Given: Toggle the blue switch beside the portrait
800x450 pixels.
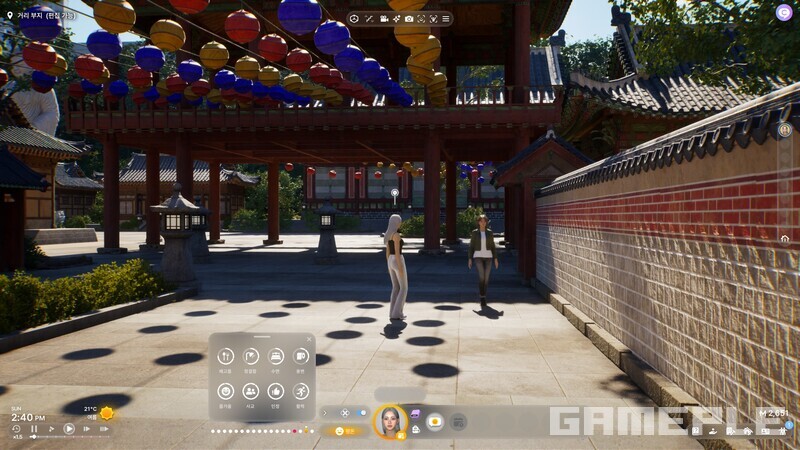Looking at the screenshot, I should pos(361,412).
